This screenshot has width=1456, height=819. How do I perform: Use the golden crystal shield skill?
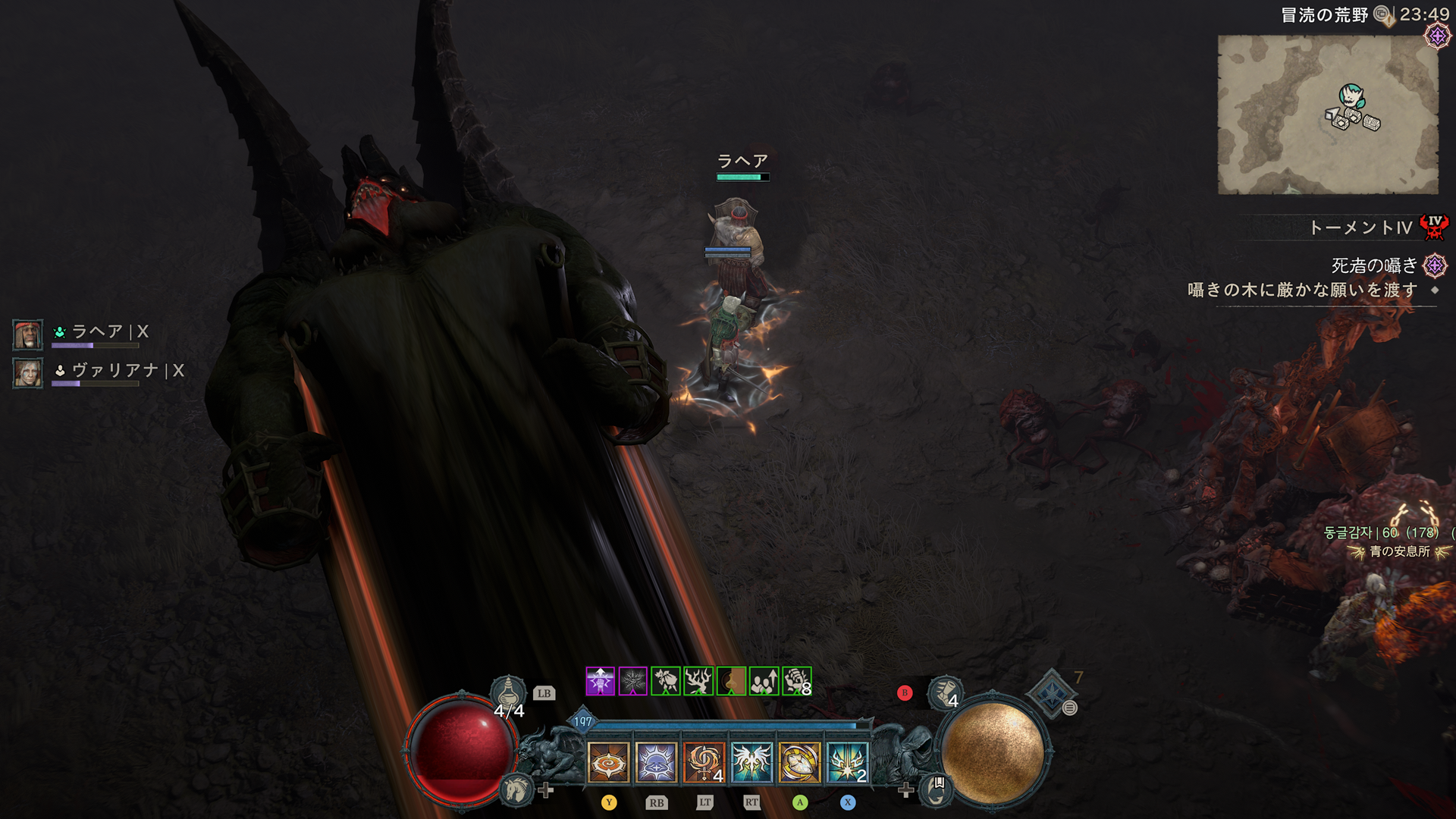click(x=799, y=761)
